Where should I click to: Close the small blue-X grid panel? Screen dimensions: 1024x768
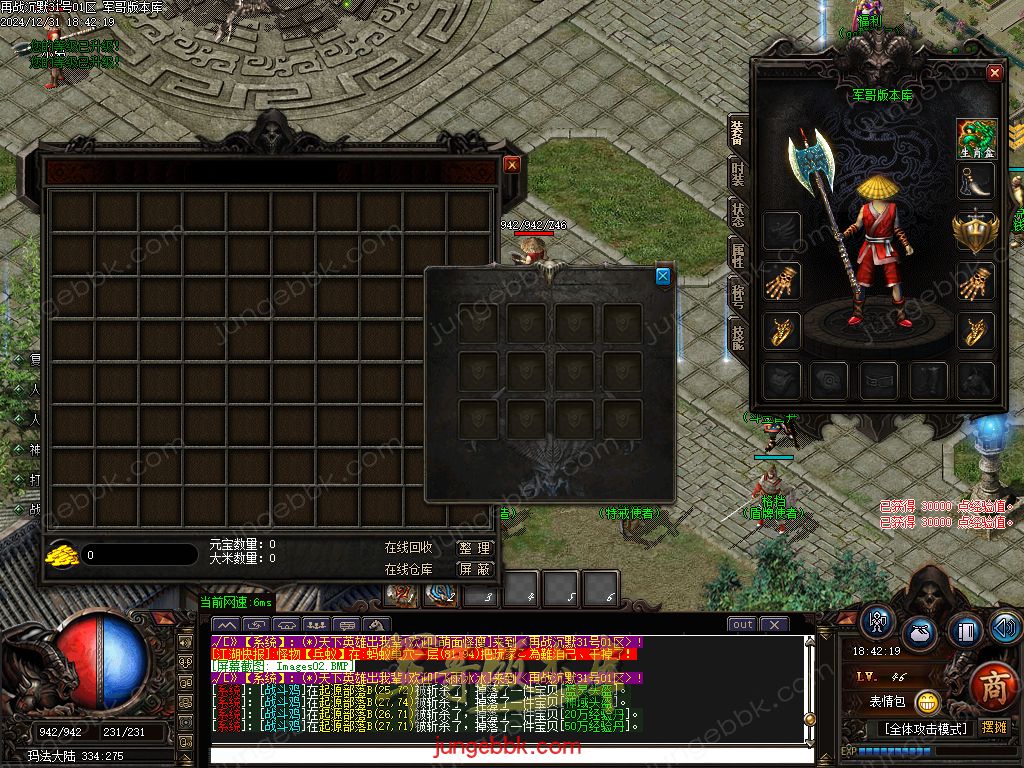tap(663, 276)
